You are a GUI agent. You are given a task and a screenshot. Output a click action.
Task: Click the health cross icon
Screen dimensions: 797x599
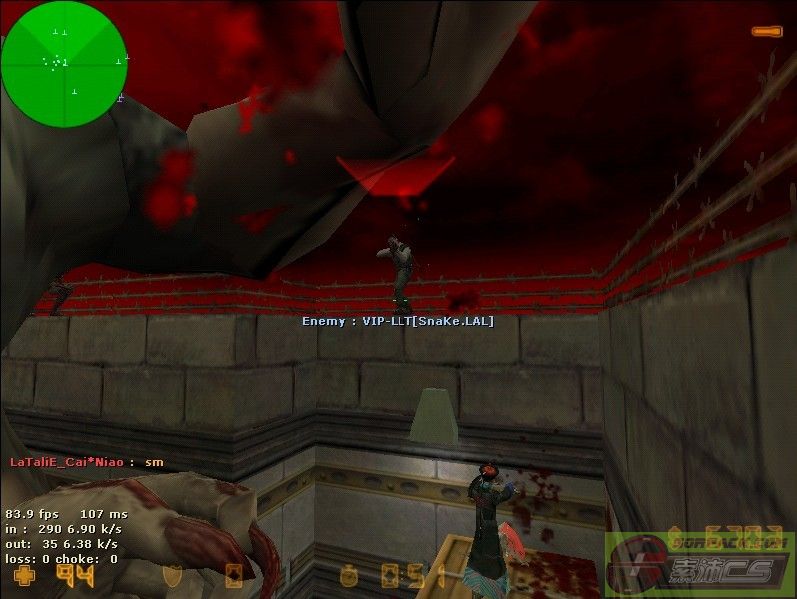tap(23, 575)
